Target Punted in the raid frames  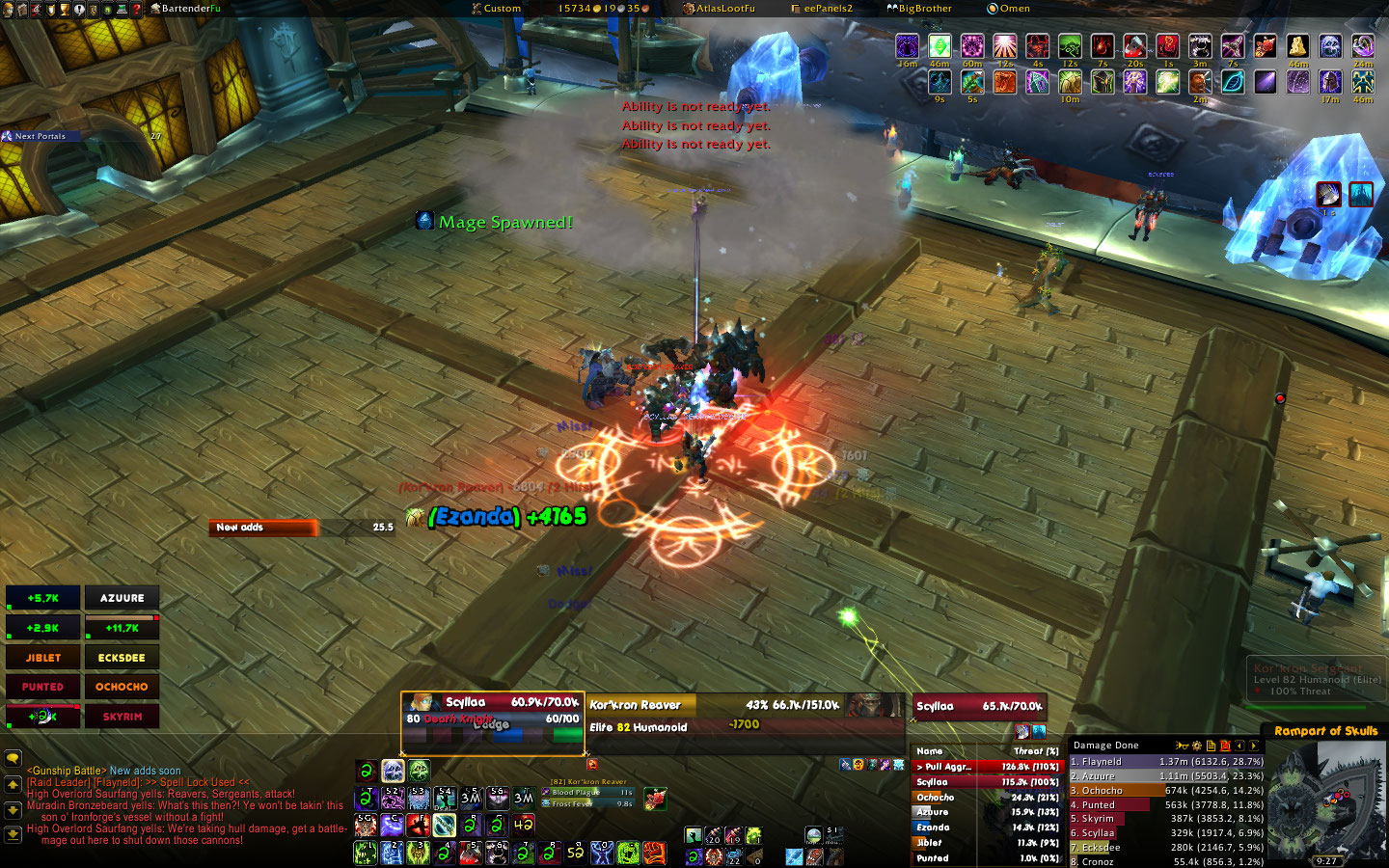[x=43, y=687]
